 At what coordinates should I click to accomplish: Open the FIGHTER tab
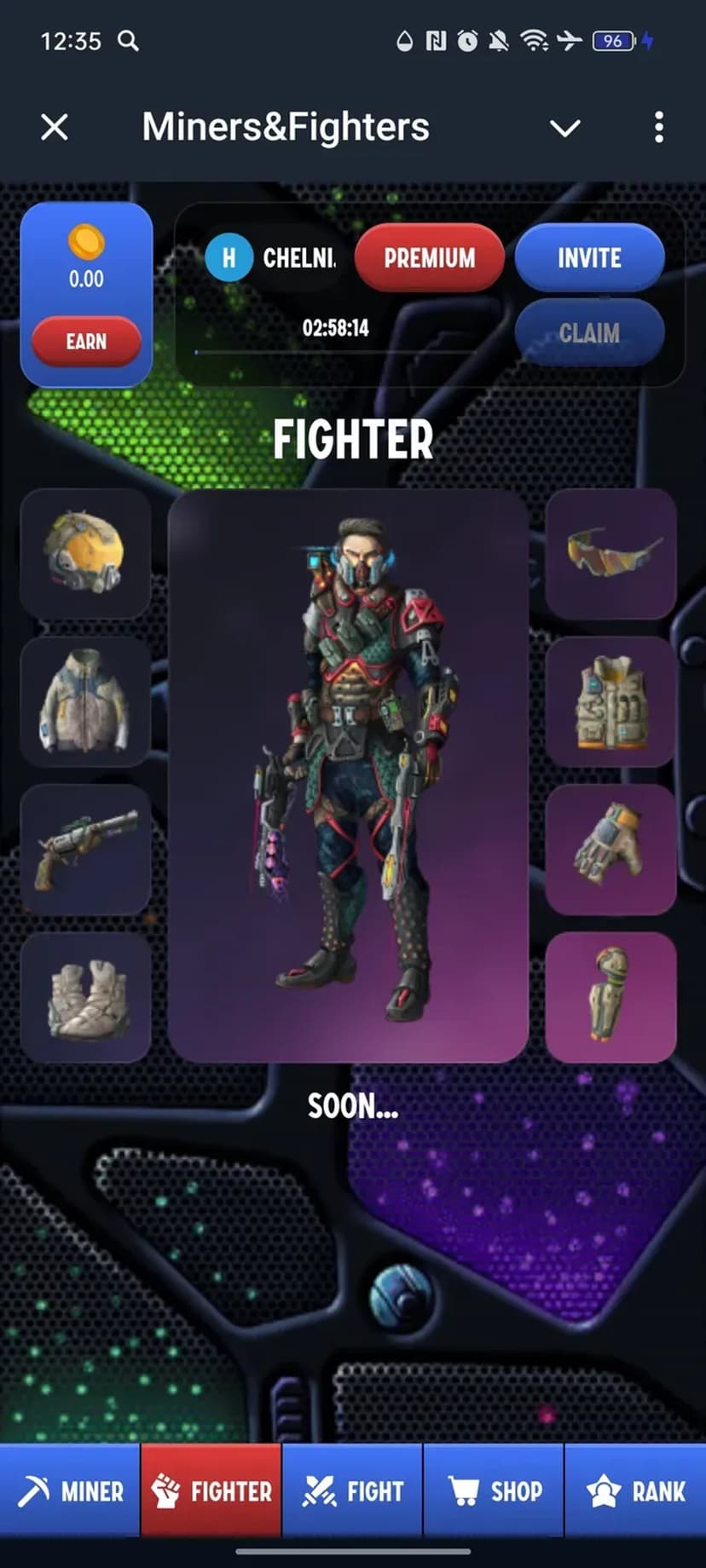pyautogui.click(x=211, y=1491)
